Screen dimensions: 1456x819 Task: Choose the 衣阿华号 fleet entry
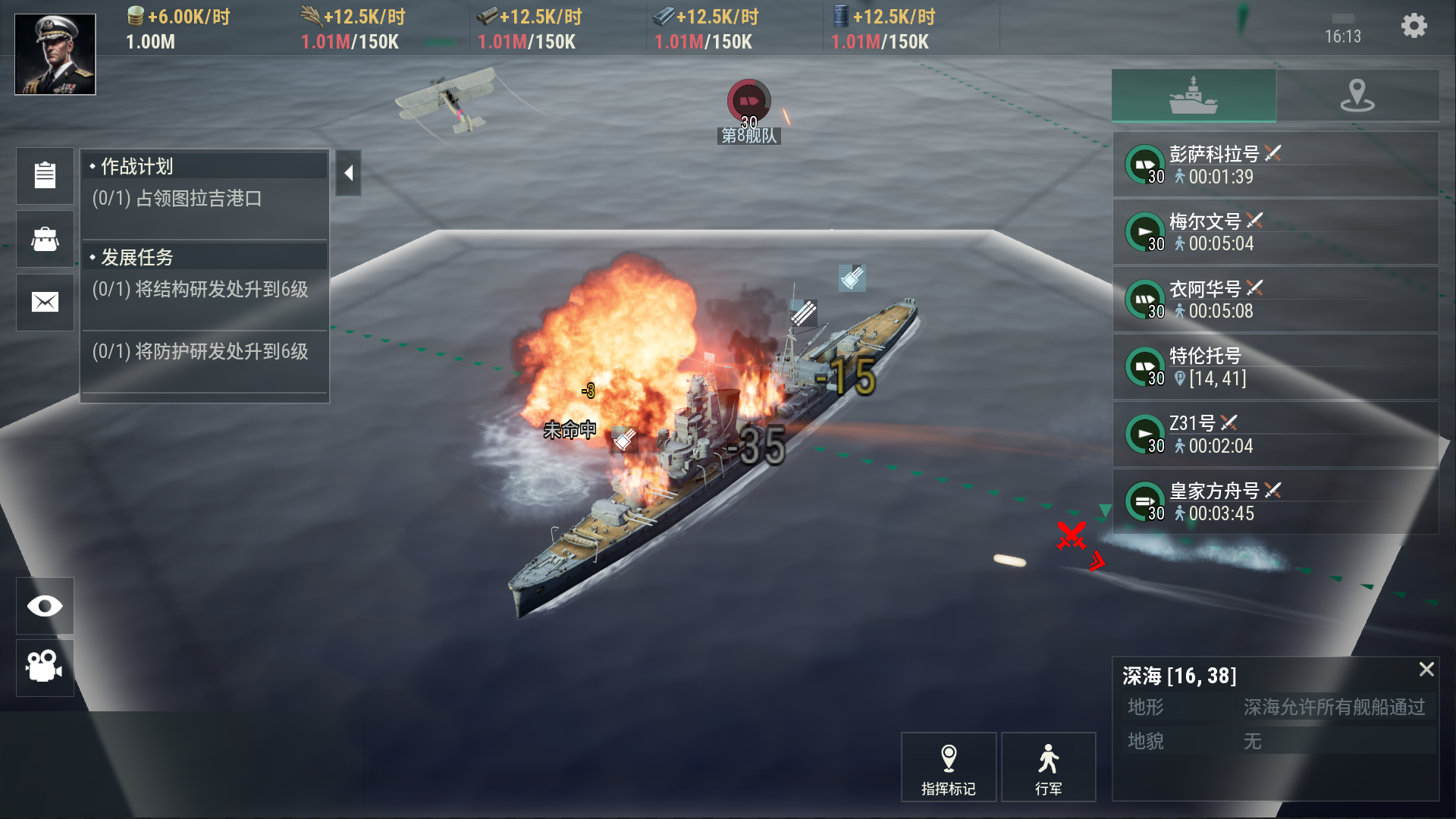(x=1276, y=300)
